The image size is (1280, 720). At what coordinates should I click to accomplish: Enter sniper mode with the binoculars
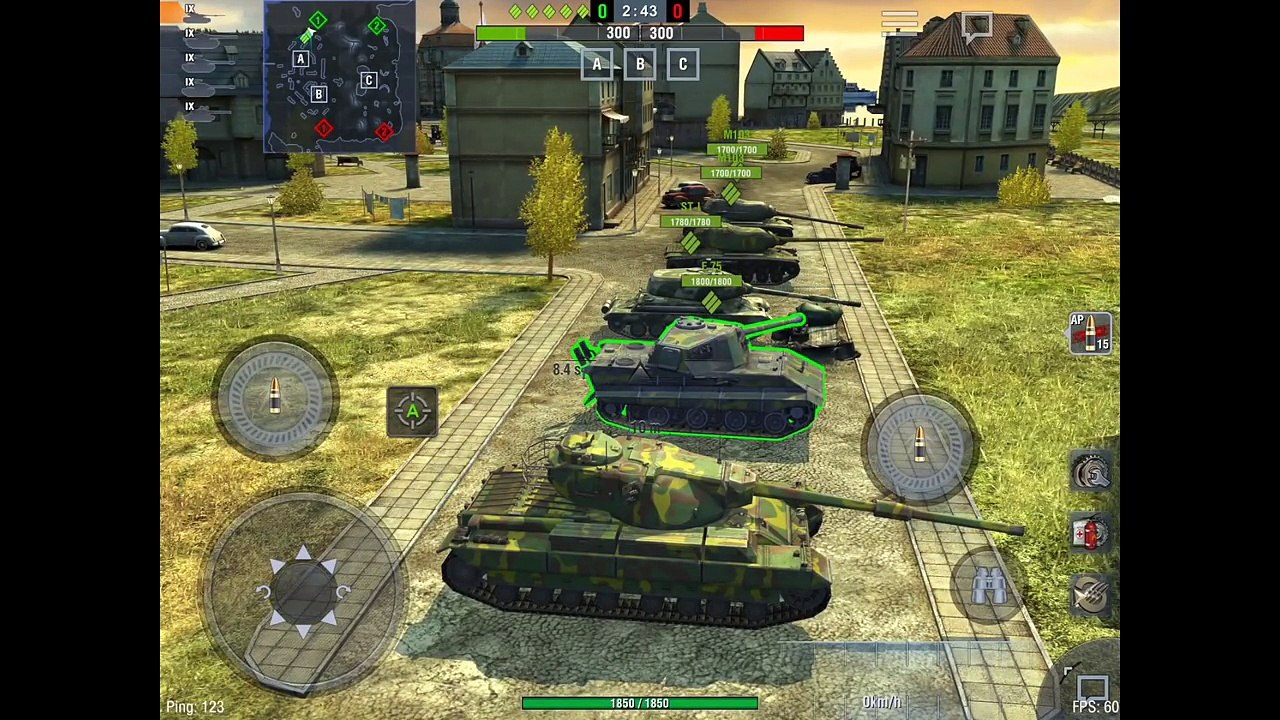click(989, 586)
